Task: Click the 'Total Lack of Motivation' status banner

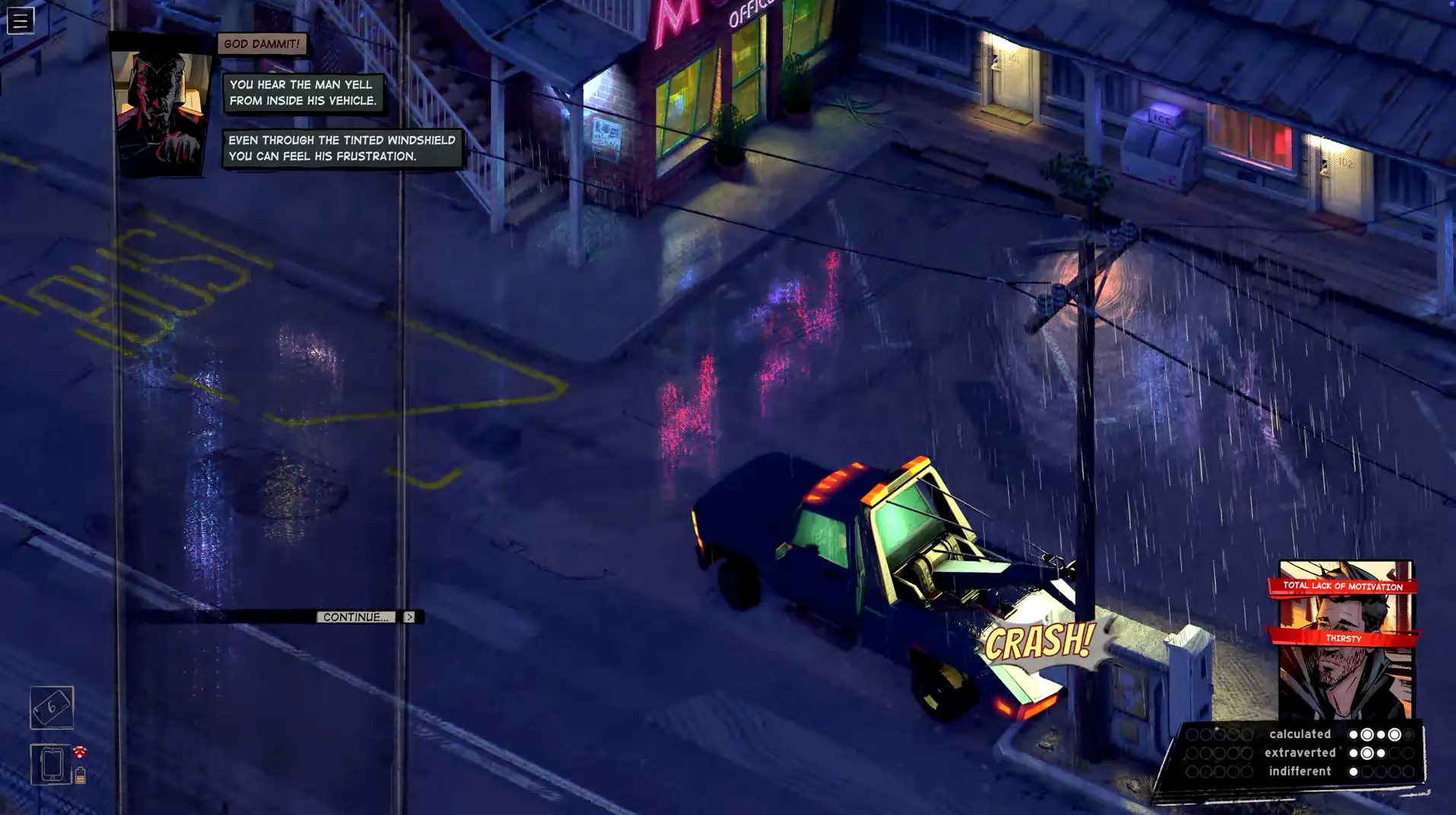Action: point(1343,586)
